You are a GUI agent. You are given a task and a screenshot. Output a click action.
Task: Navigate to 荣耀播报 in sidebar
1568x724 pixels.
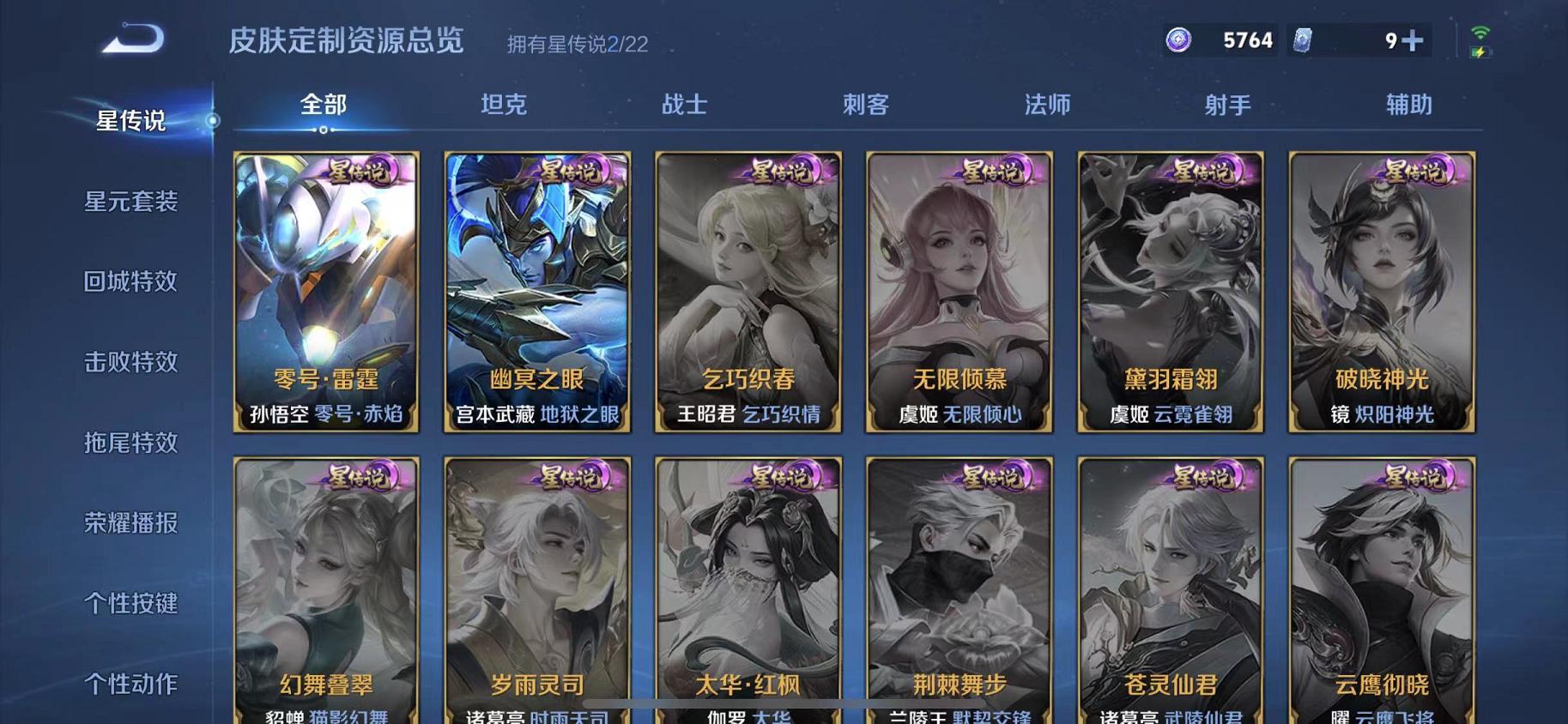tap(130, 524)
